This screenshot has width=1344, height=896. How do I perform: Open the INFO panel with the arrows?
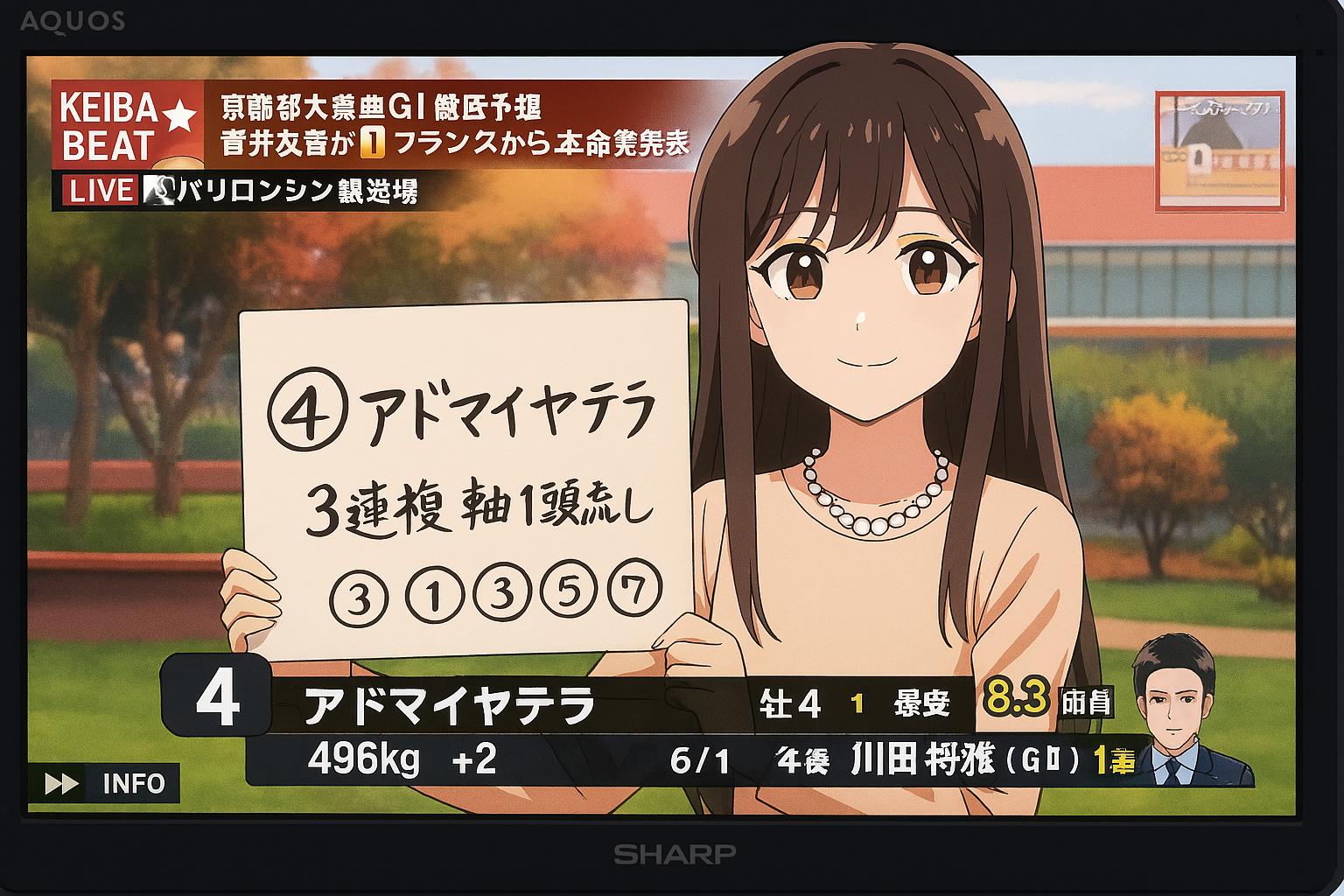click(x=104, y=783)
